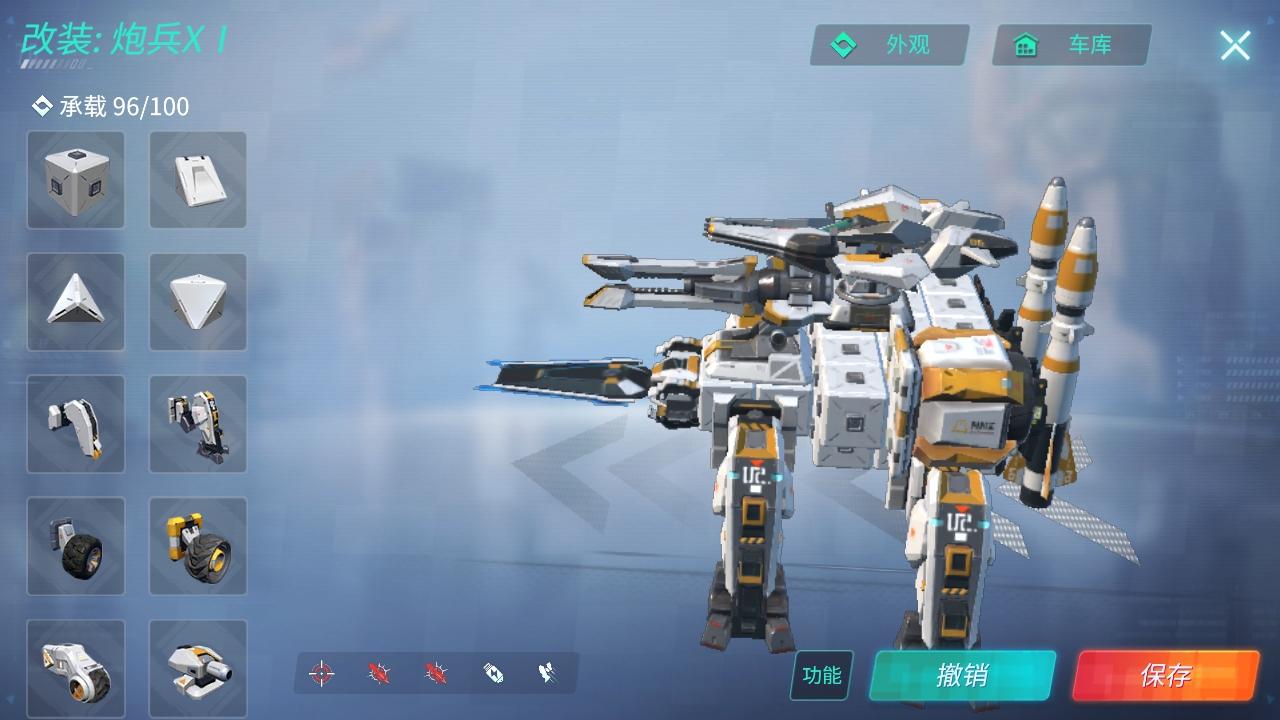This screenshot has height=720, width=1280.
Task: Select the large yellow-trimmed mech leg
Action: [x=198, y=424]
